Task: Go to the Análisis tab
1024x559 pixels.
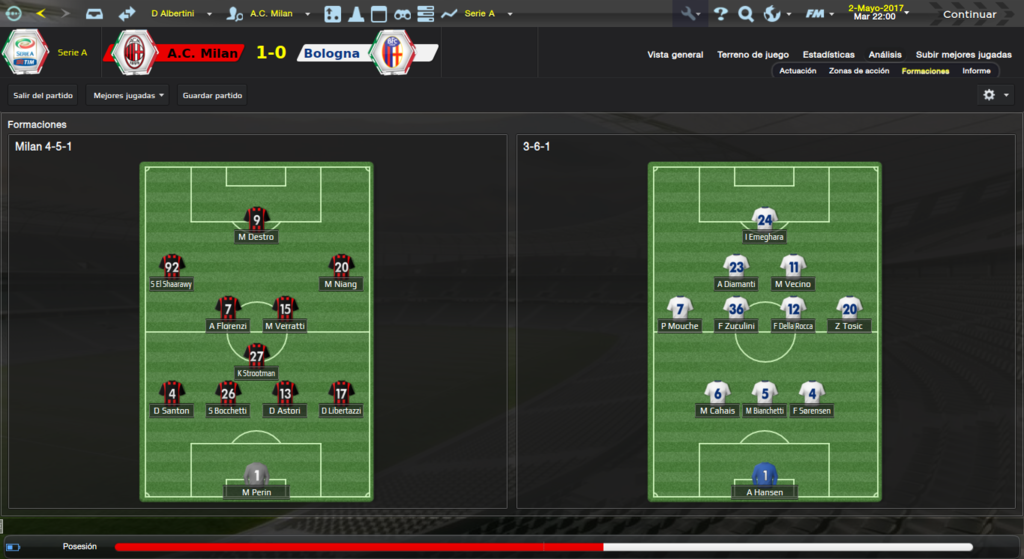Action: pos(885,55)
